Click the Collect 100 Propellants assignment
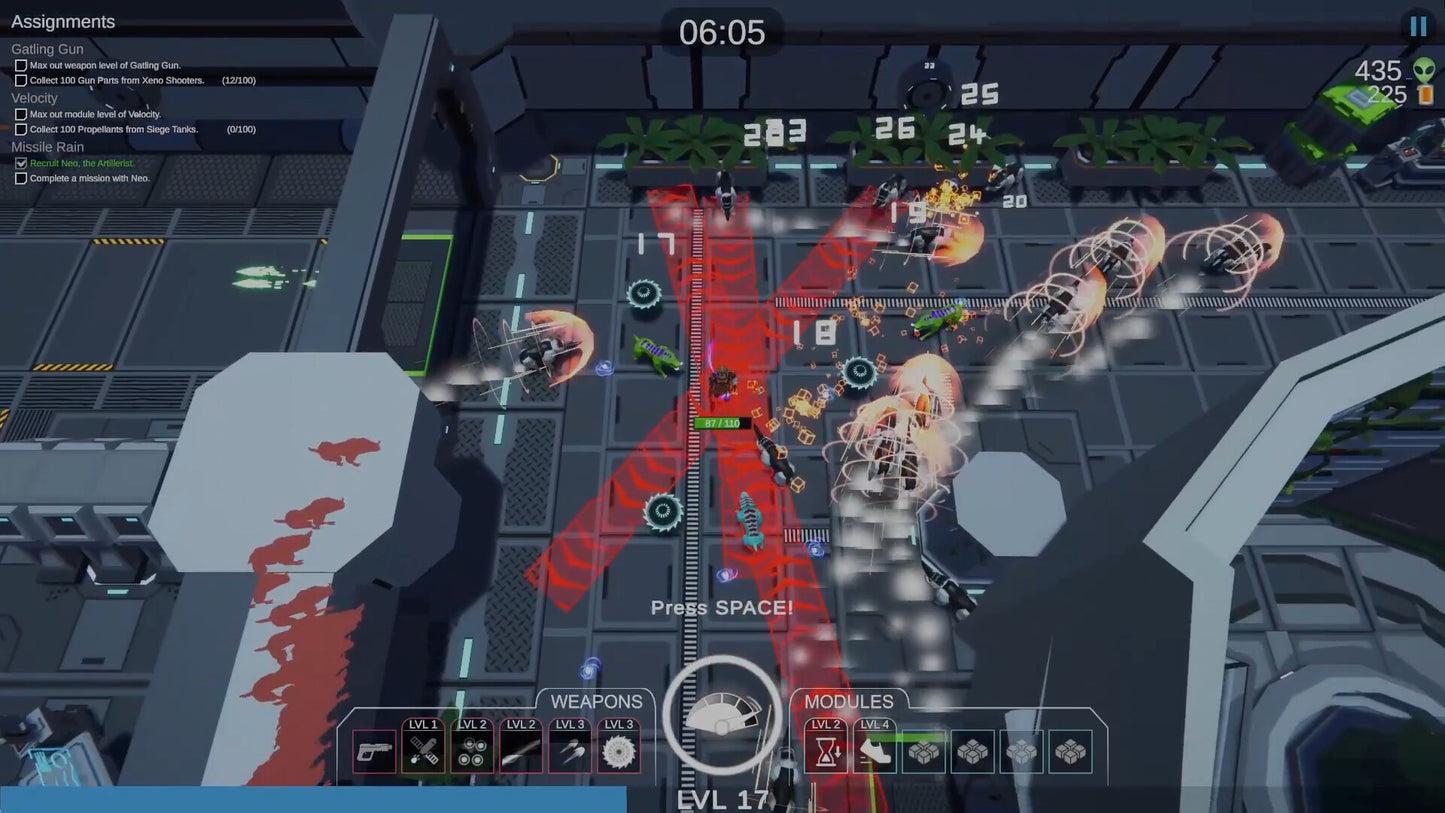This screenshot has width=1445, height=813. (x=114, y=129)
